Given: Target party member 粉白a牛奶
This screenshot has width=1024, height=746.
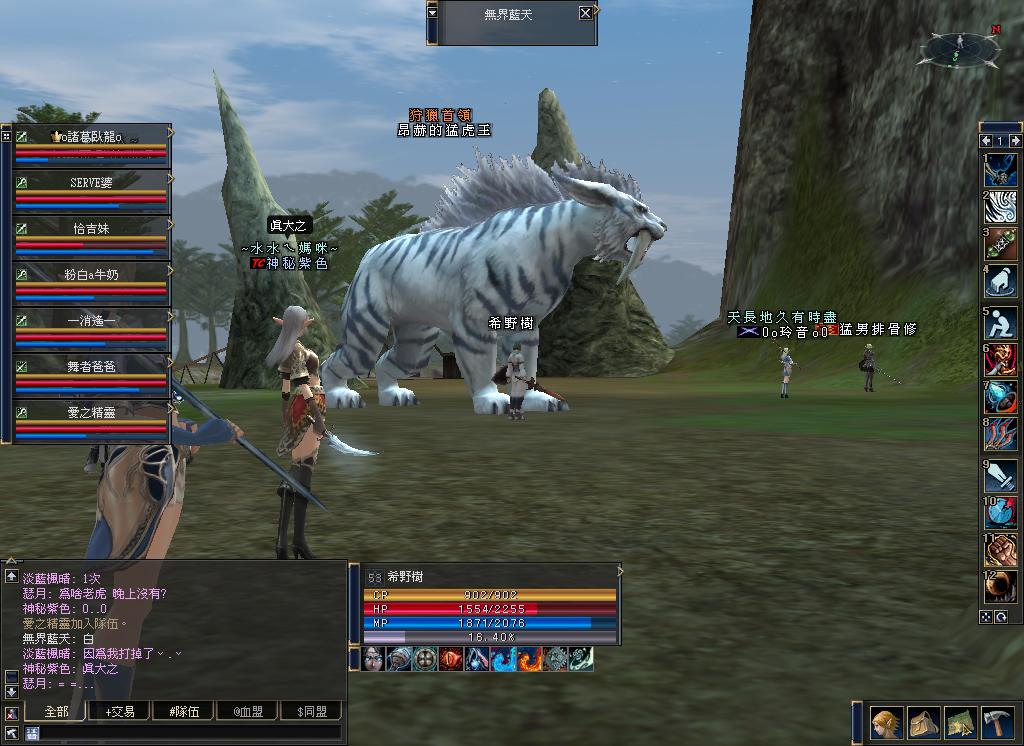Looking at the screenshot, I should (x=92, y=274).
